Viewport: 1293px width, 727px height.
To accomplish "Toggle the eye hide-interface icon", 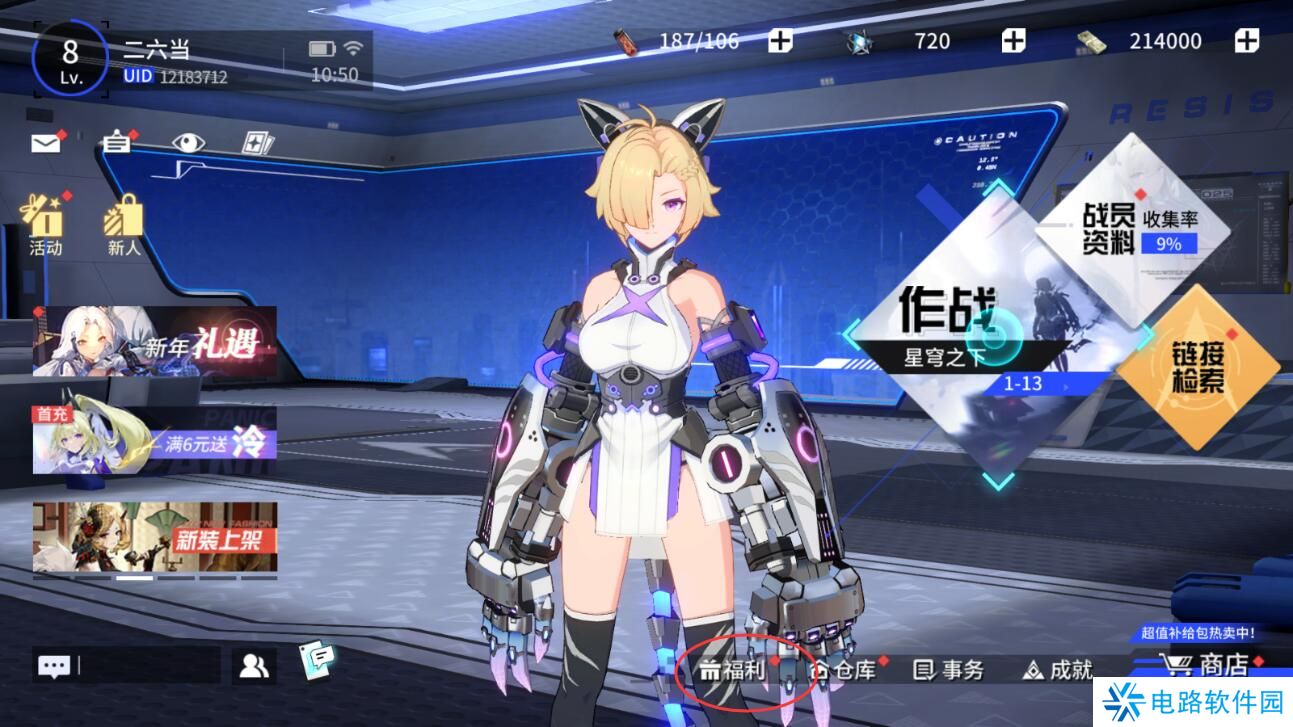I will pyautogui.click(x=187, y=142).
